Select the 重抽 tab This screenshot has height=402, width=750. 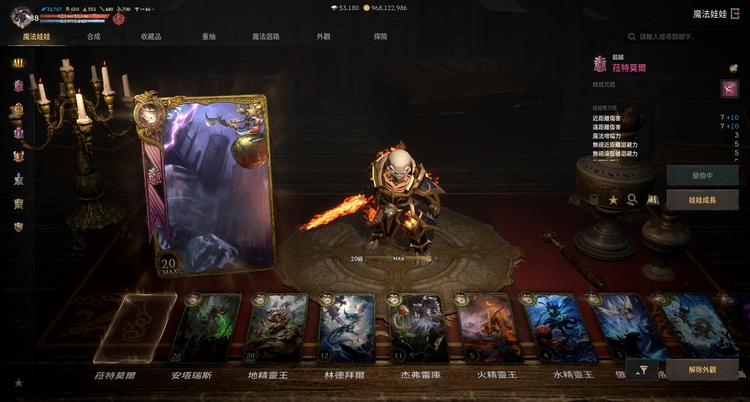[208, 36]
